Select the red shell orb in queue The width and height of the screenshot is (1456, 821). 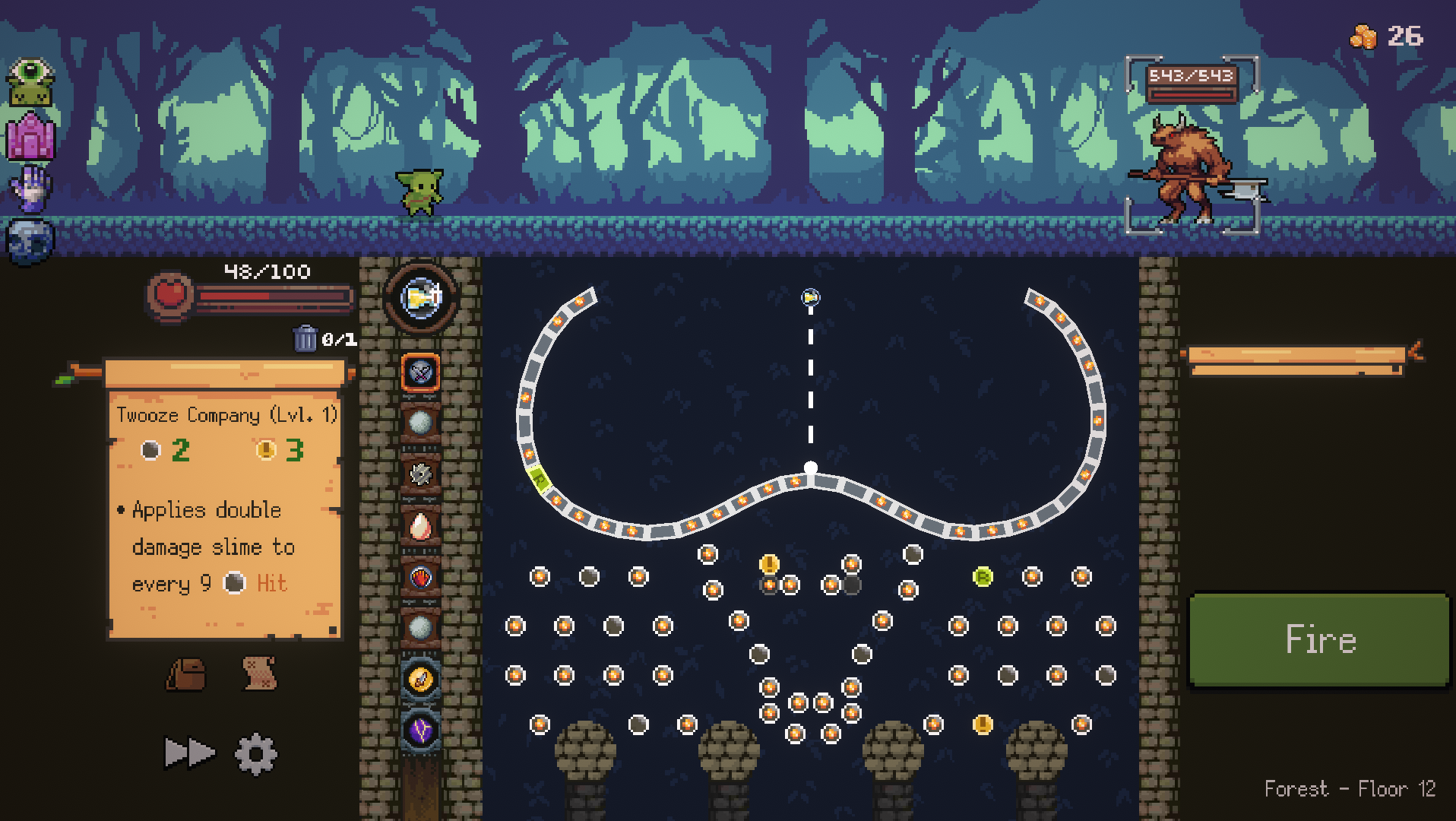point(420,578)
